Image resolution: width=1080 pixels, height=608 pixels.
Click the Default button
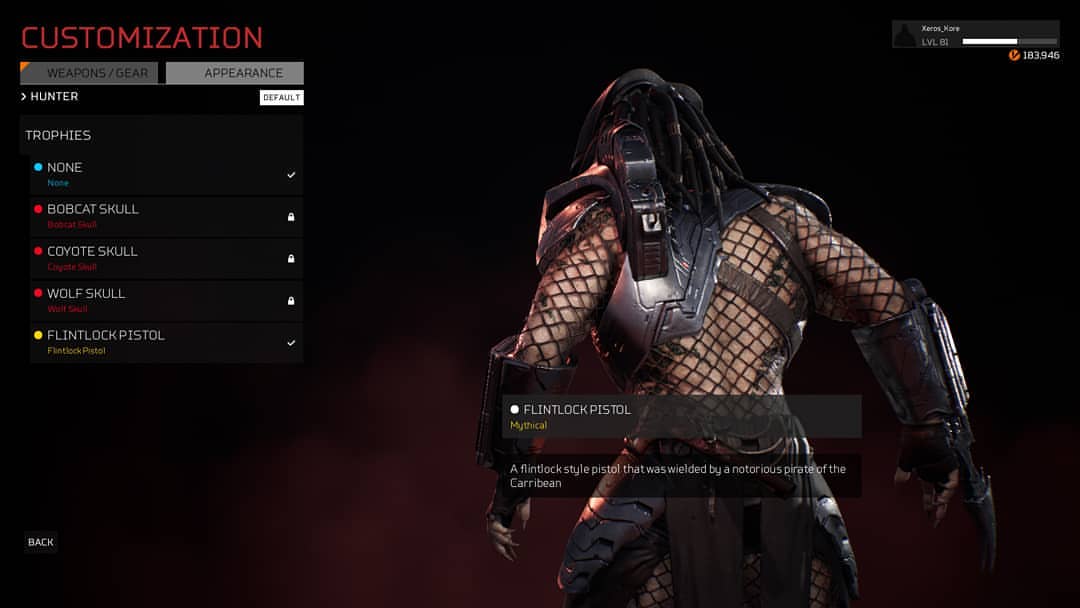click(x=281, y=98)
